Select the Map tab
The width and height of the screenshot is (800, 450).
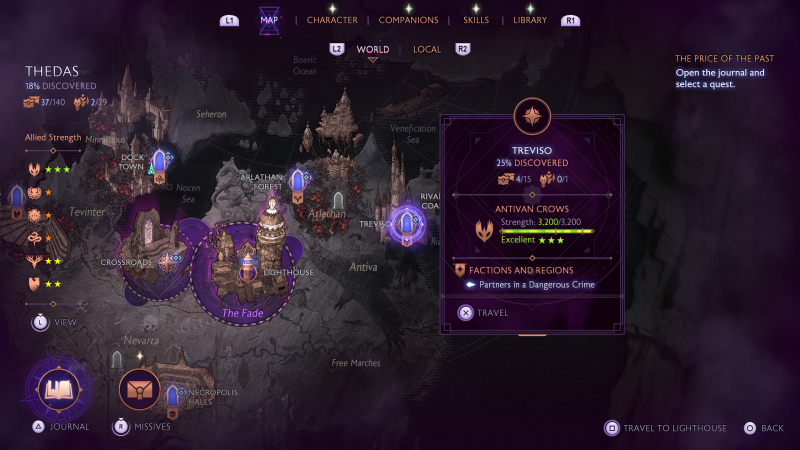tap(269, 20)
